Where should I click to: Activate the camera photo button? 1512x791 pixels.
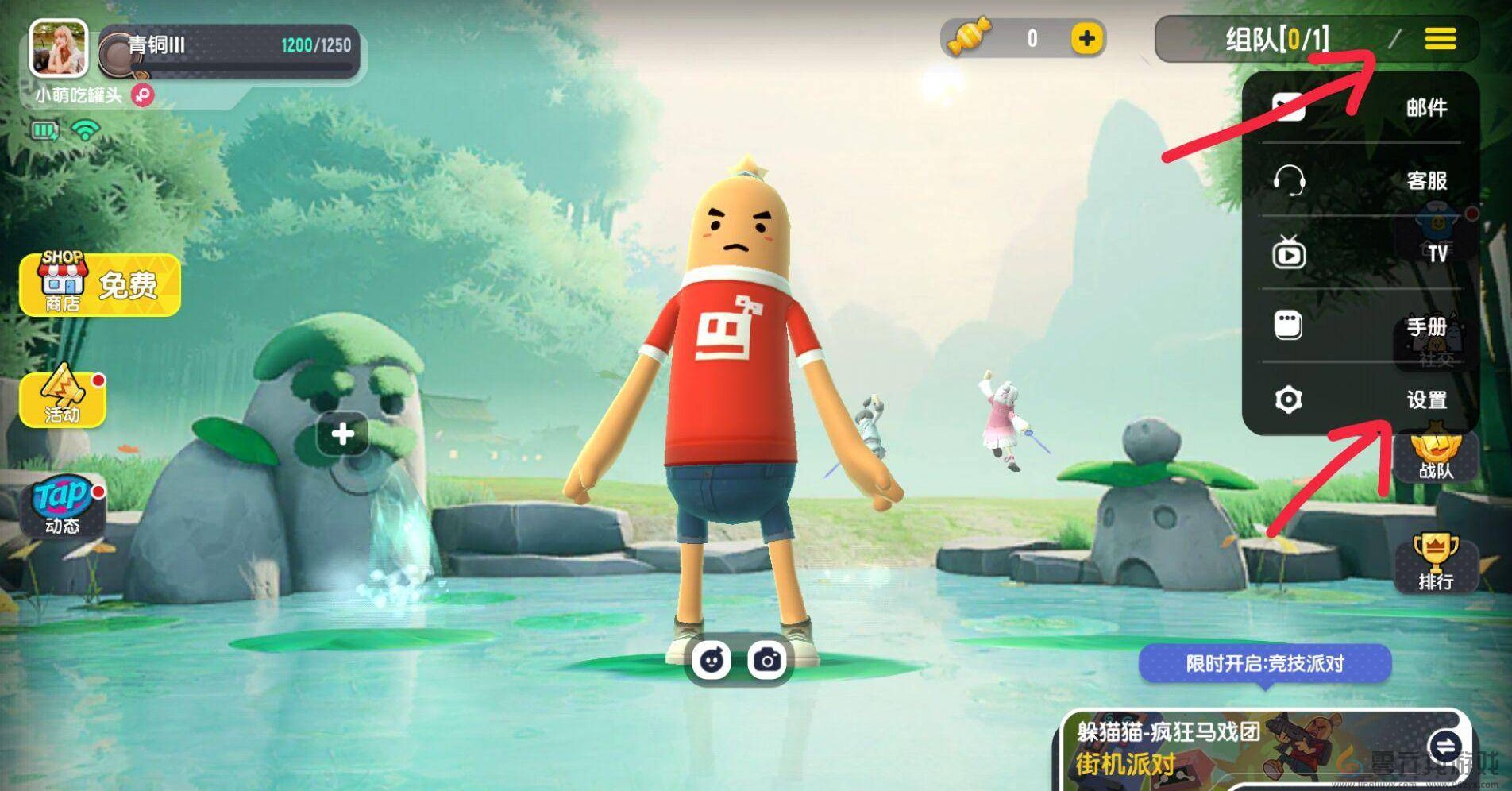(x=767, y=659)
